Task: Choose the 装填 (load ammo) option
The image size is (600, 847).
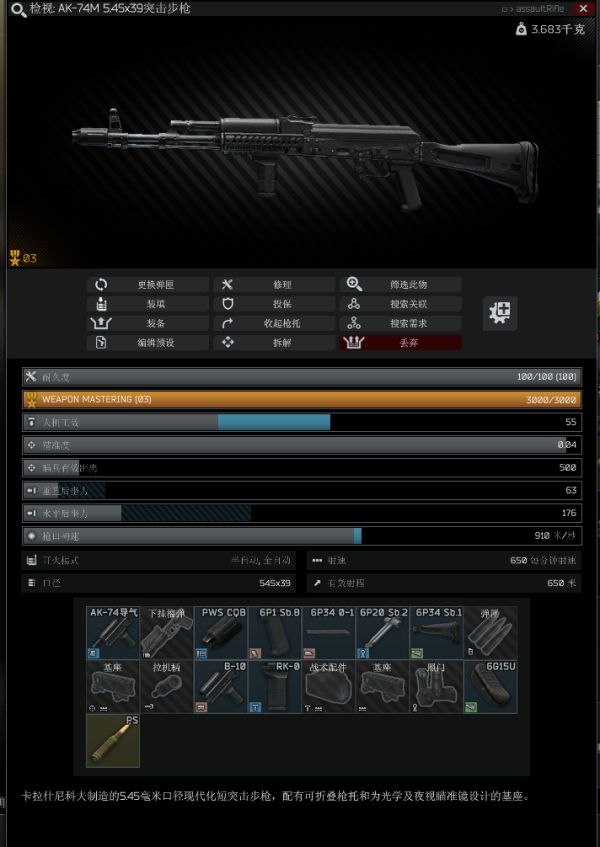Action: 148,304
